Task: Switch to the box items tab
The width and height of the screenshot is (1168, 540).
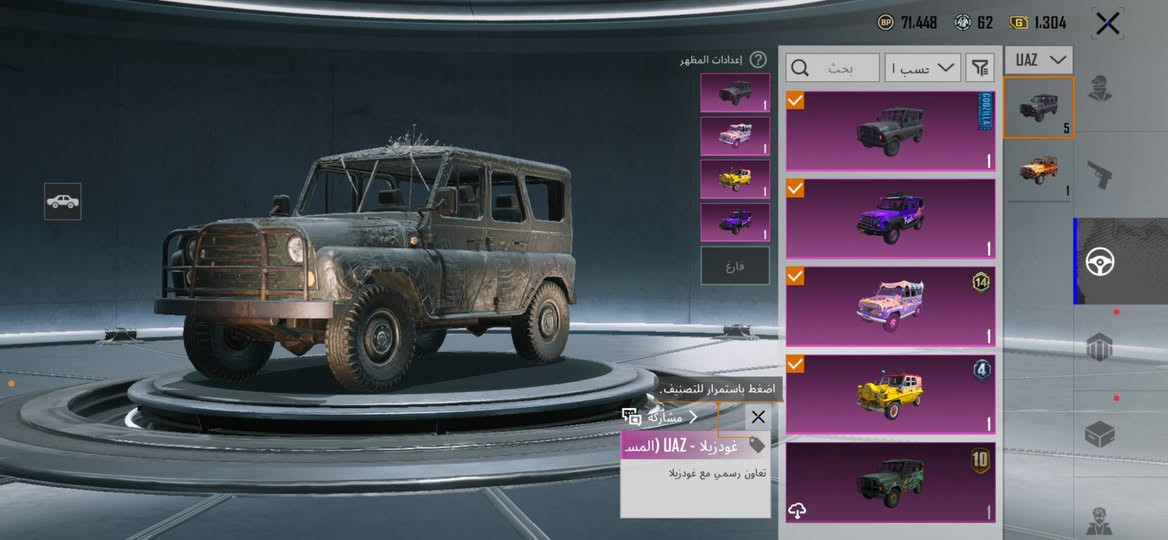Action: (x=1101, y=435)
